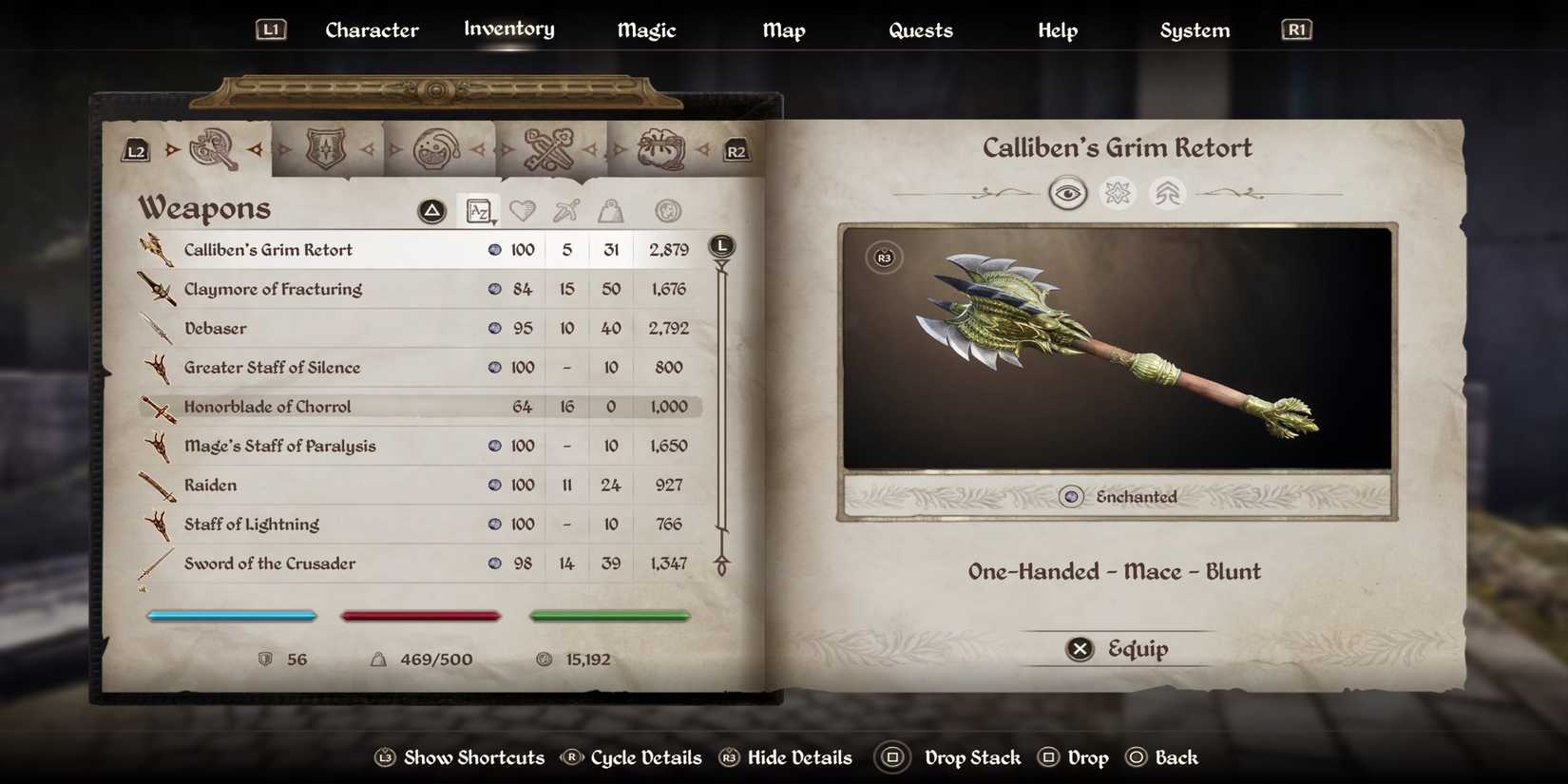Enable the enchantment details star icon
The height and width of the screenshot is (784, 1568).
pos(1119,192)
